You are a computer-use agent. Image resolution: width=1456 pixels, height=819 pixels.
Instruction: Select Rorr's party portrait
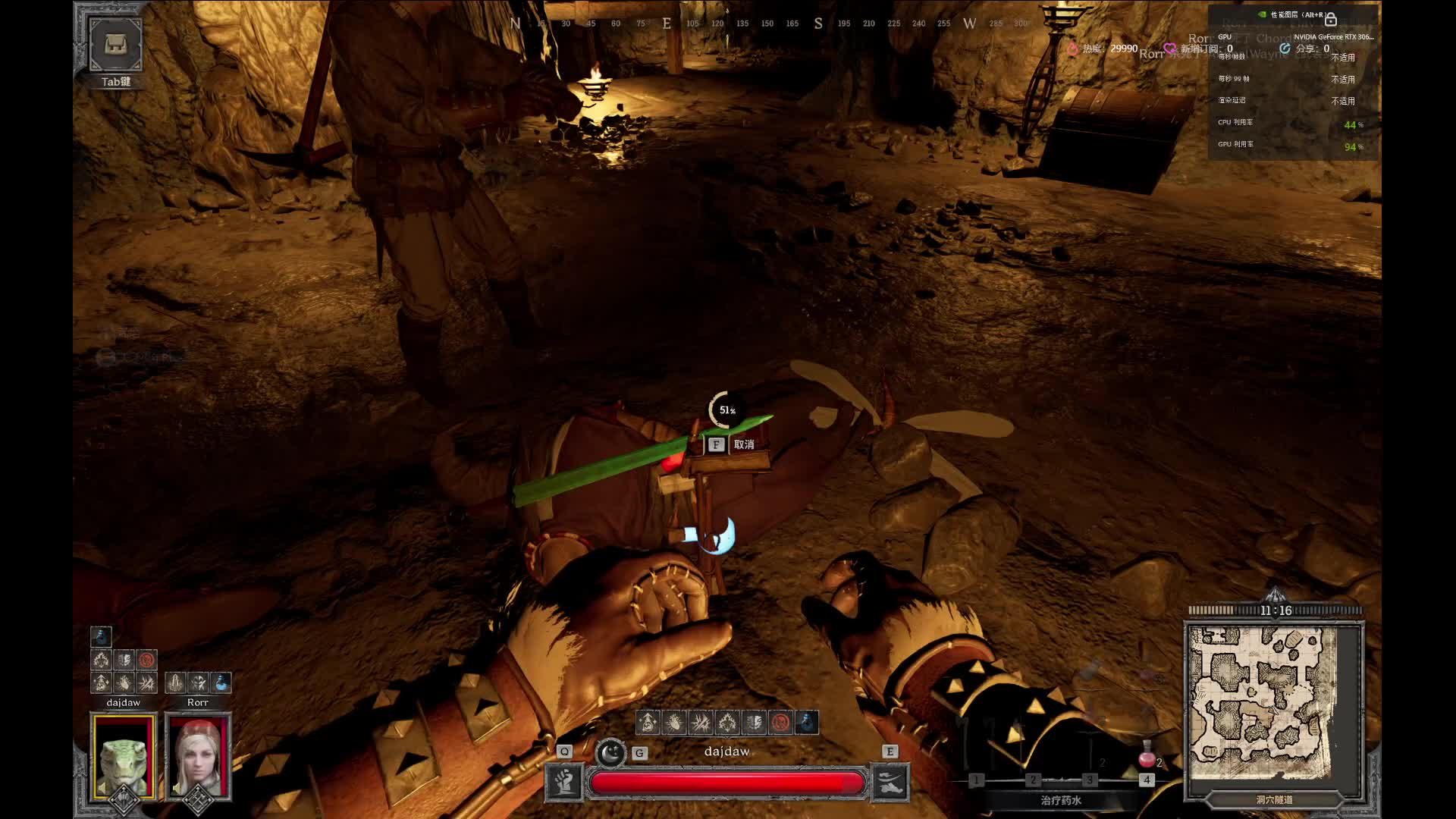tap(198, 756)
